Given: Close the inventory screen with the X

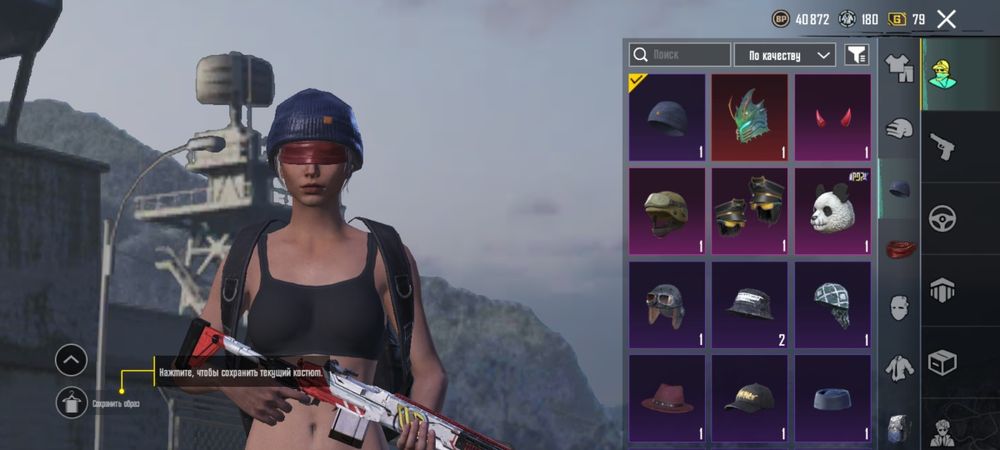Looking at the screenshot, I should (946, 18).
